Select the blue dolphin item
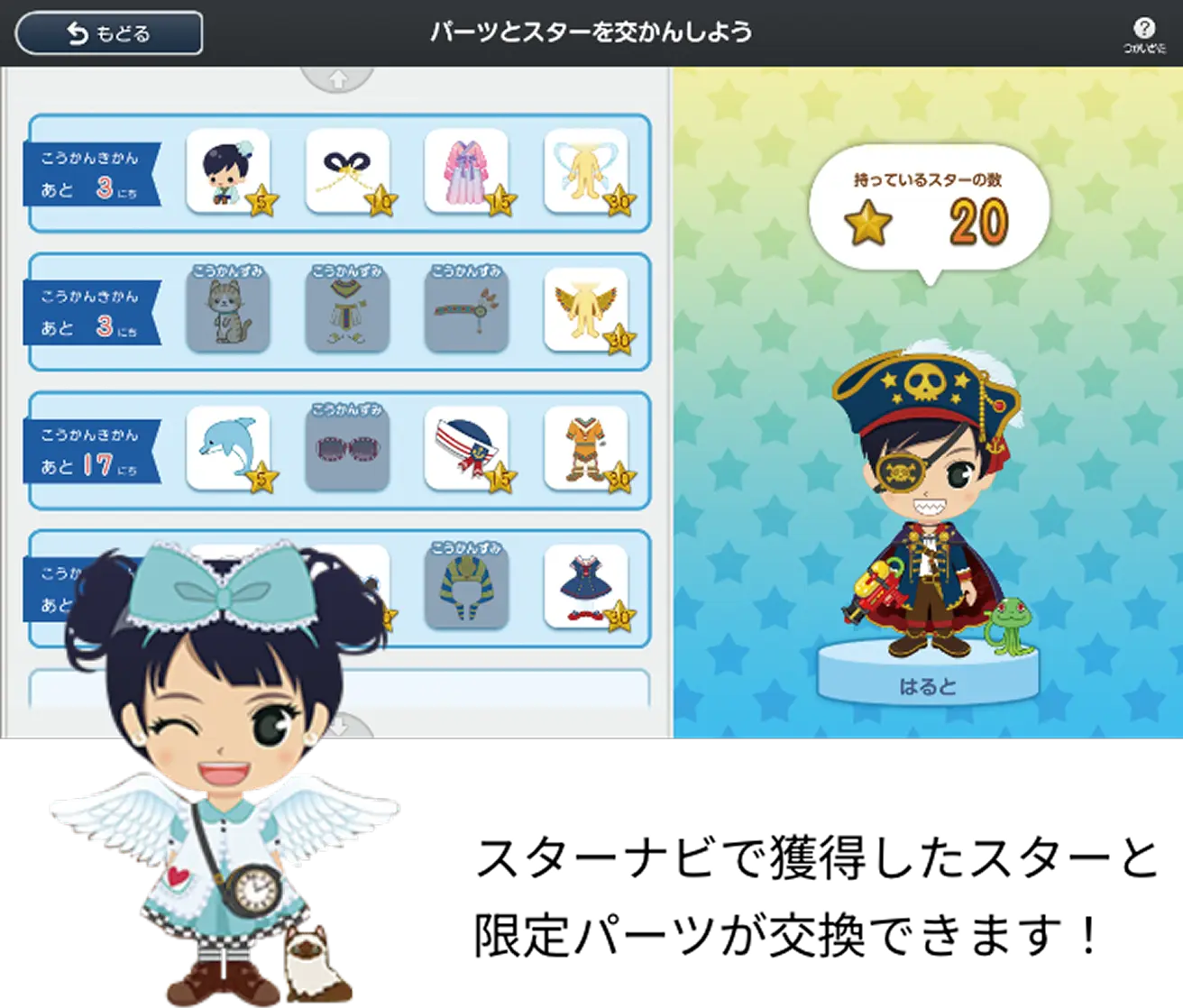The width and height of the screenshot is (1183, 1008). click(228, 448)
